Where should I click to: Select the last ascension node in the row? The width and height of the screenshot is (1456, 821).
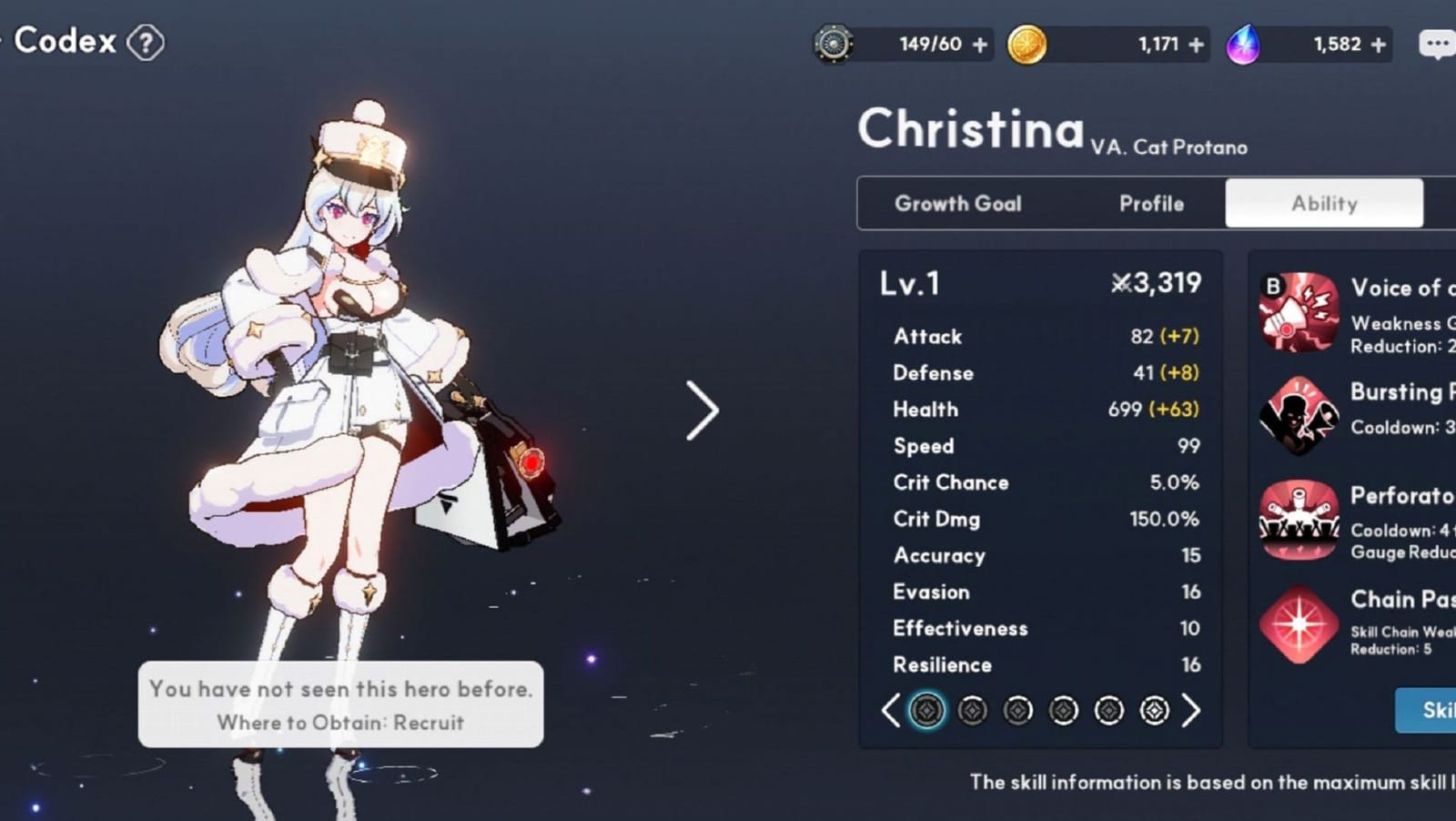pos(1154,710)
